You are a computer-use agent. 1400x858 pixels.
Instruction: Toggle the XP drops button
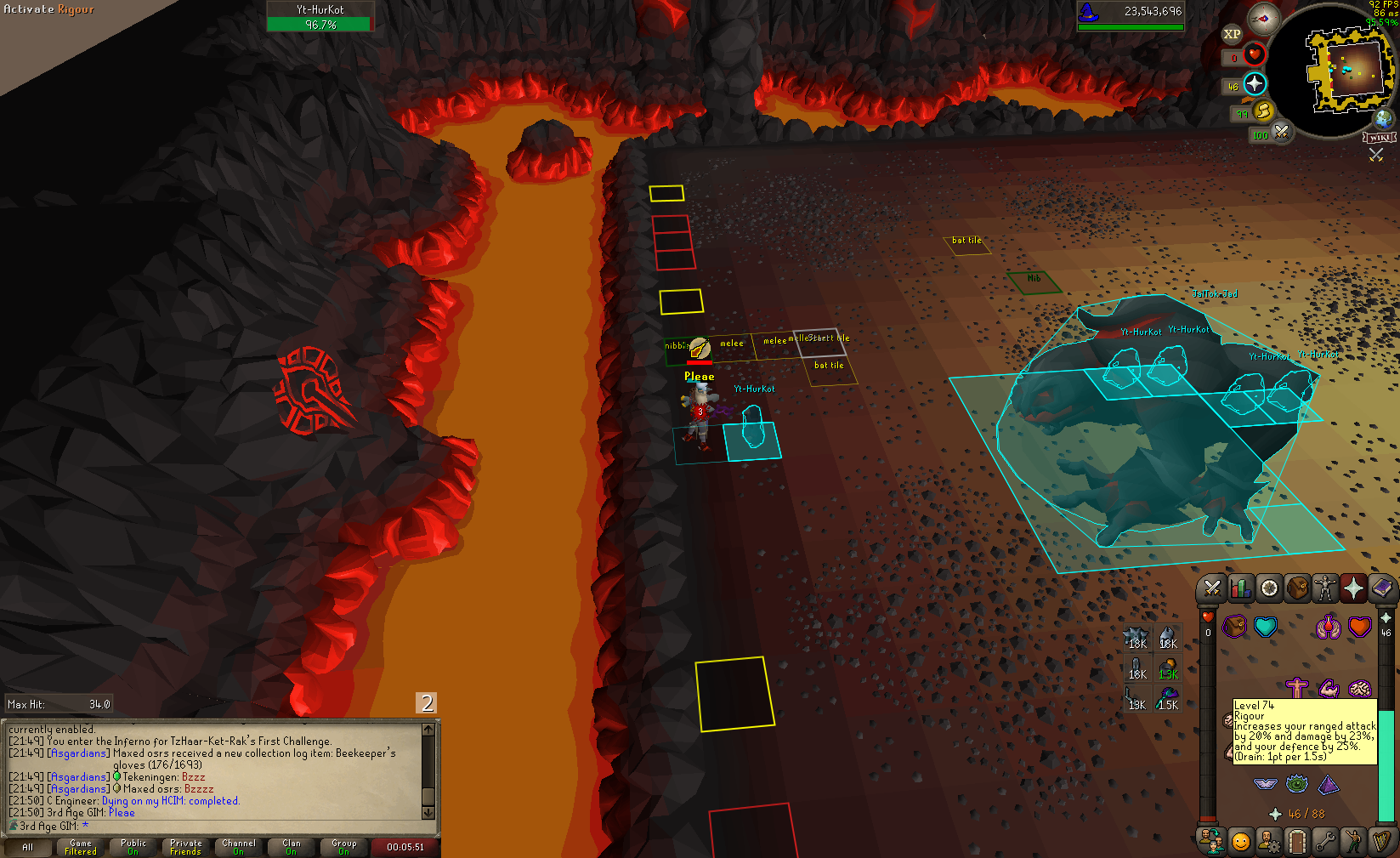tap(1232, 34)
